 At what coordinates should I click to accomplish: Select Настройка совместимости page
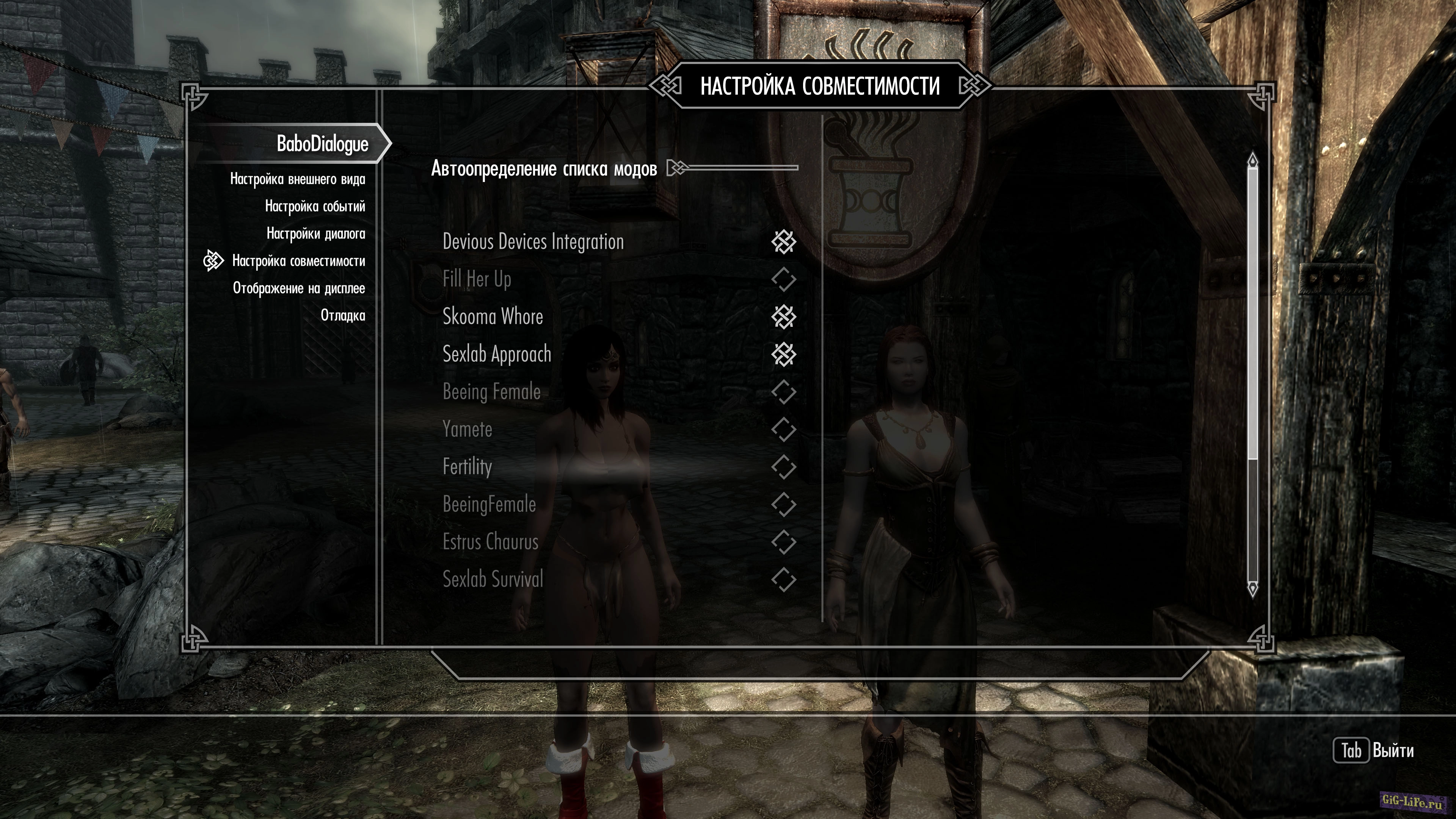(298, 261)
